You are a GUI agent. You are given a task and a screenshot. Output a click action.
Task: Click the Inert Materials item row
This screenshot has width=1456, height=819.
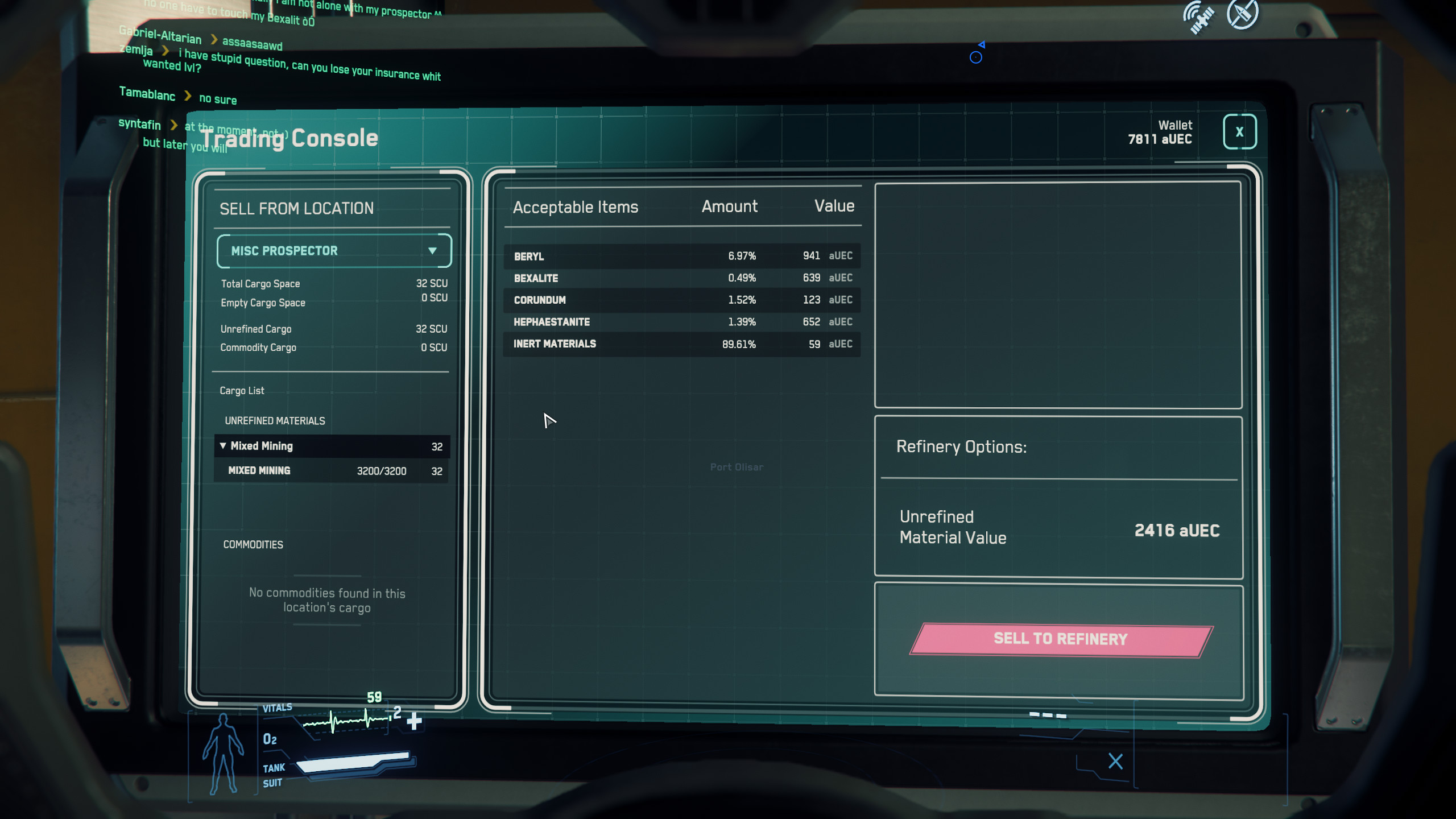681,344
